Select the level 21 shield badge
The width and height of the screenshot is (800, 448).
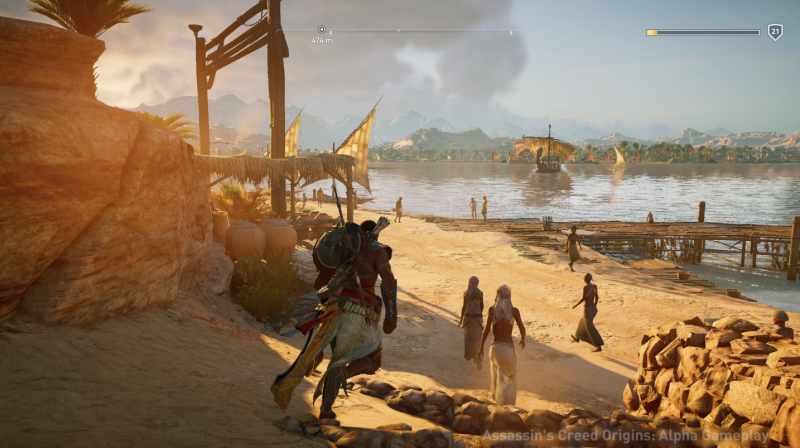coord(775,32)
